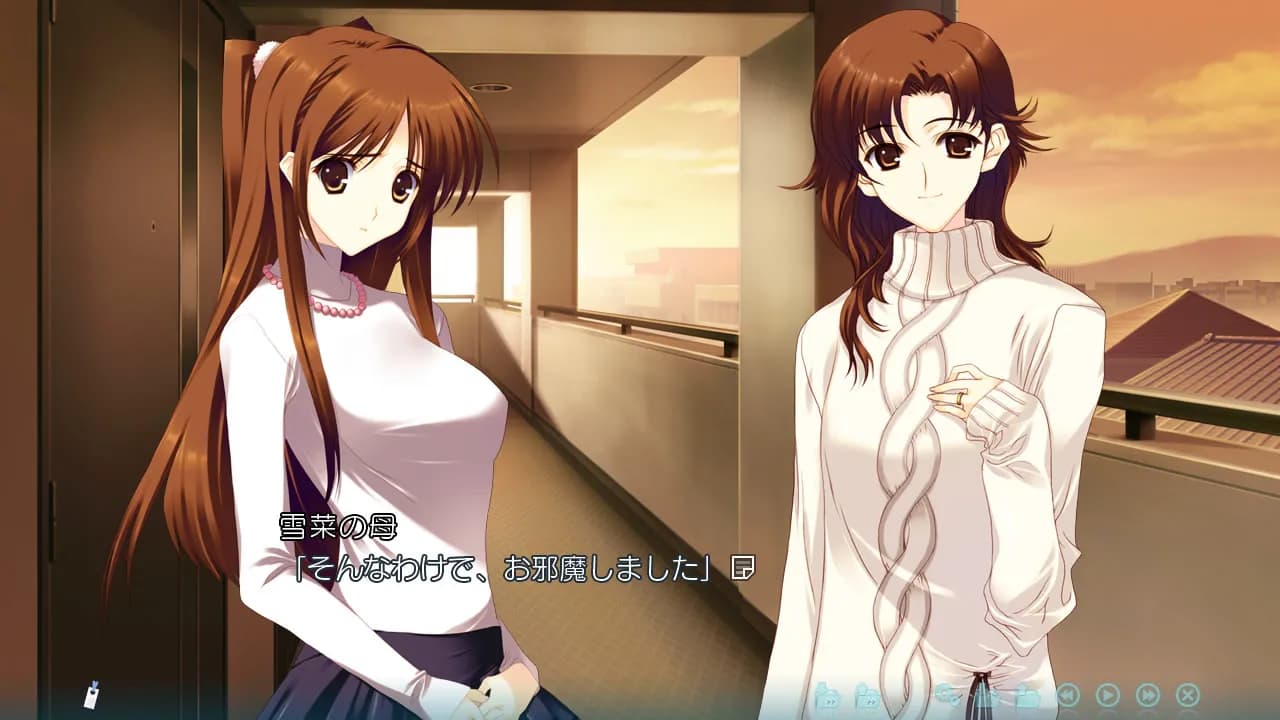Open the save screen disk icon
The image size is (1280, 720).
tap(986, 694)
